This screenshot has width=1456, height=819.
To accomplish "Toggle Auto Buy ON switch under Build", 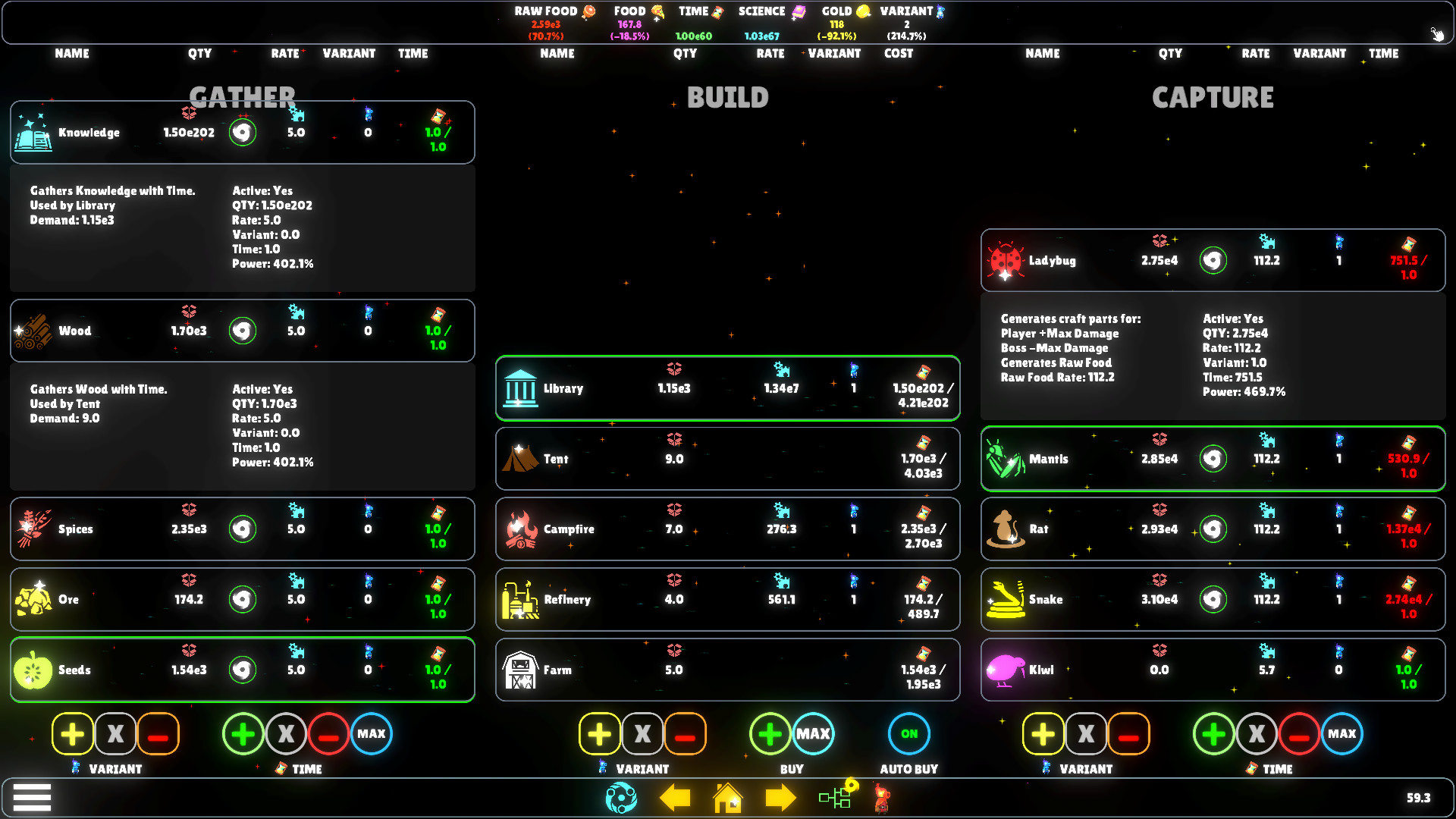I will pos(908,733).
